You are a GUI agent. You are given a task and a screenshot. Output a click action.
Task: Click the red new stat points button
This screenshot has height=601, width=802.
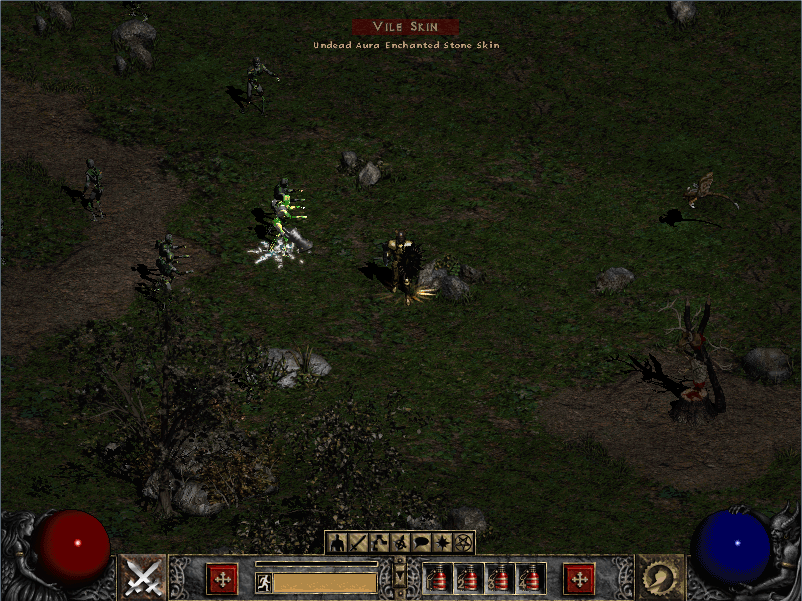[221, 579]
